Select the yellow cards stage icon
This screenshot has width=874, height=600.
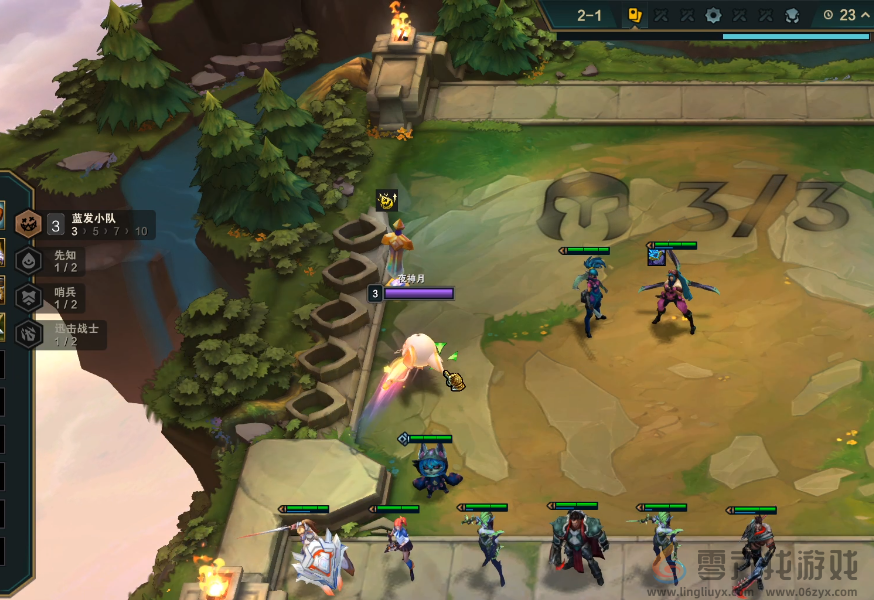coord(635,15)
